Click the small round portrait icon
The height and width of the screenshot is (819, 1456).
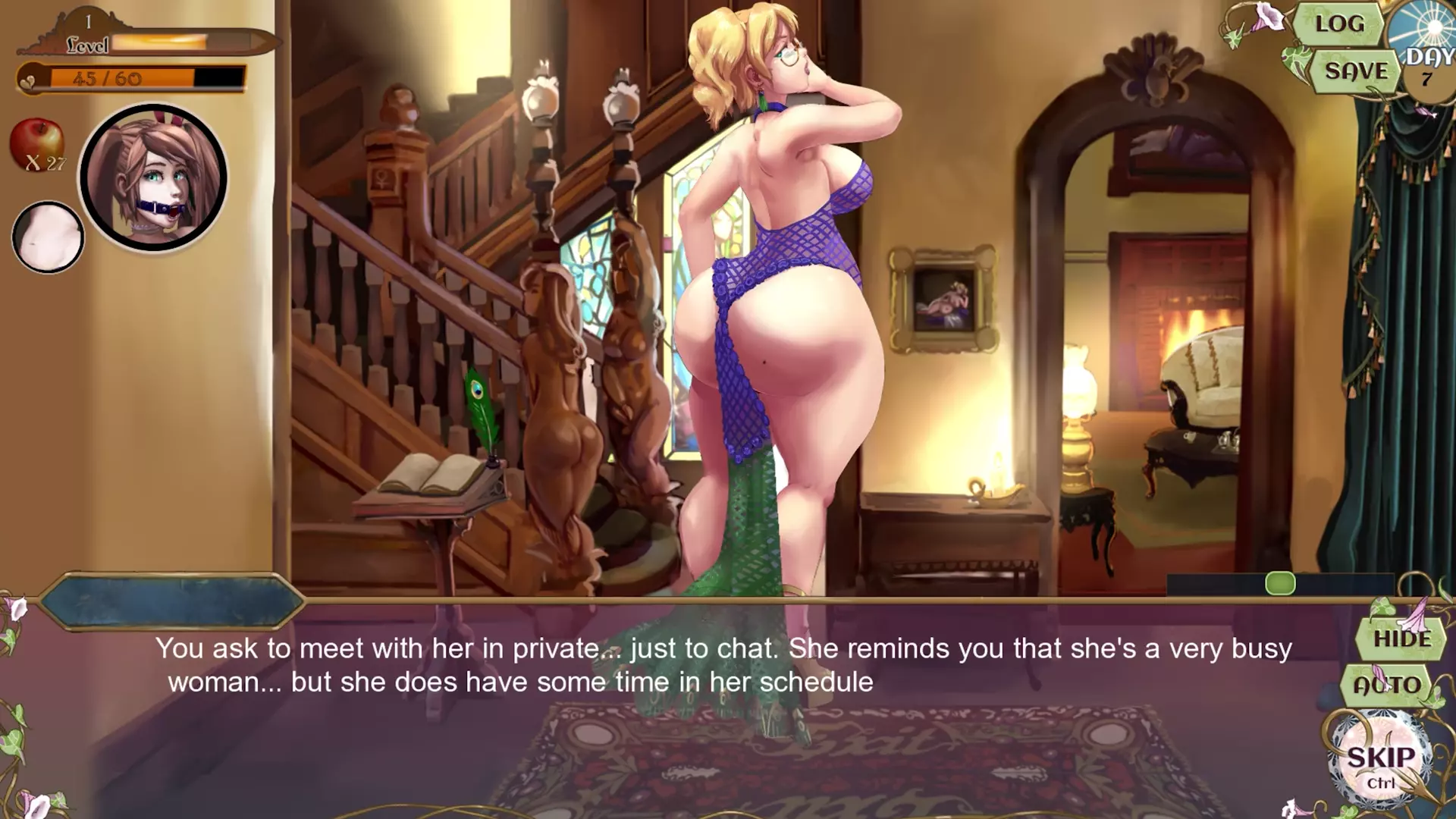(48, 237)
